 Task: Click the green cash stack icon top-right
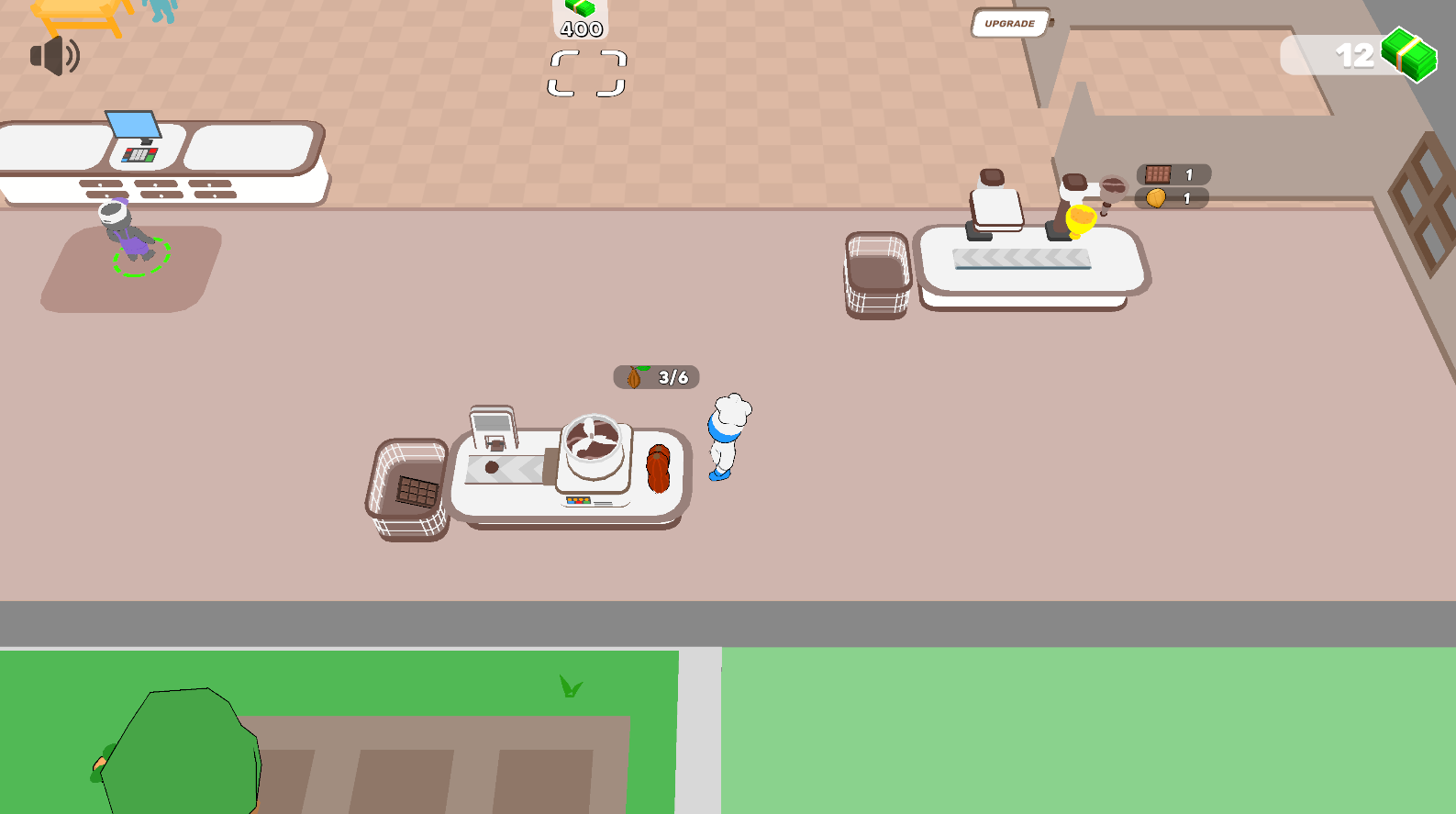(1406, 57)
